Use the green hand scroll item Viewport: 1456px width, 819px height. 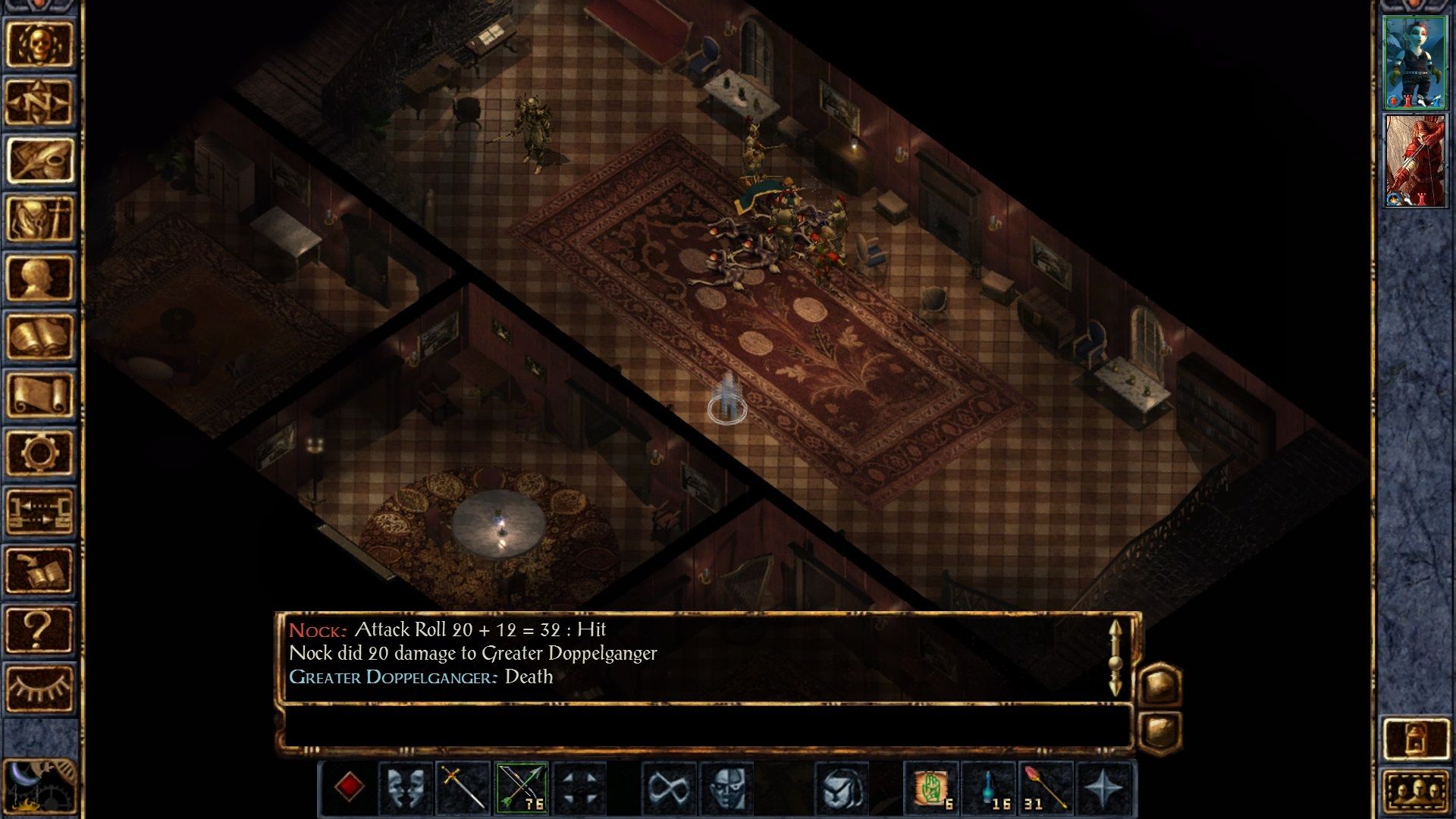click(931, 789)
